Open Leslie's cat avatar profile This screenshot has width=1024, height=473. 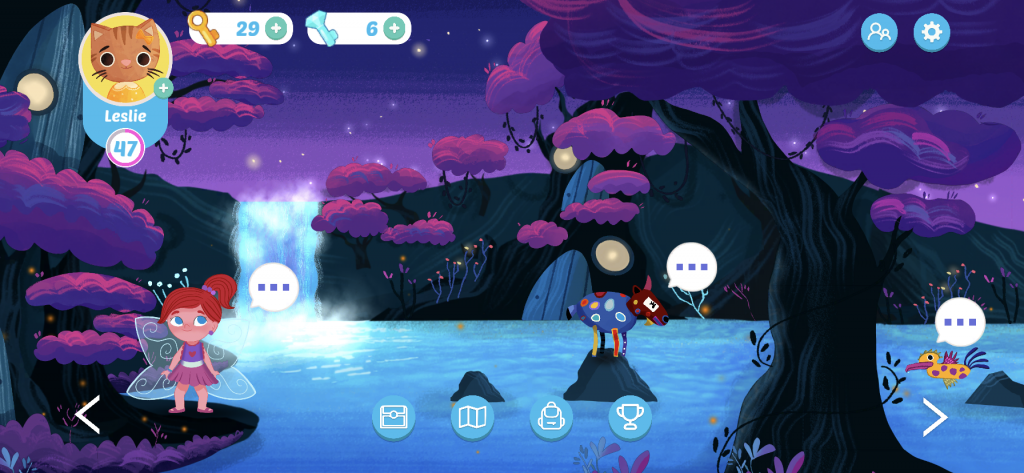pos(125,60)
